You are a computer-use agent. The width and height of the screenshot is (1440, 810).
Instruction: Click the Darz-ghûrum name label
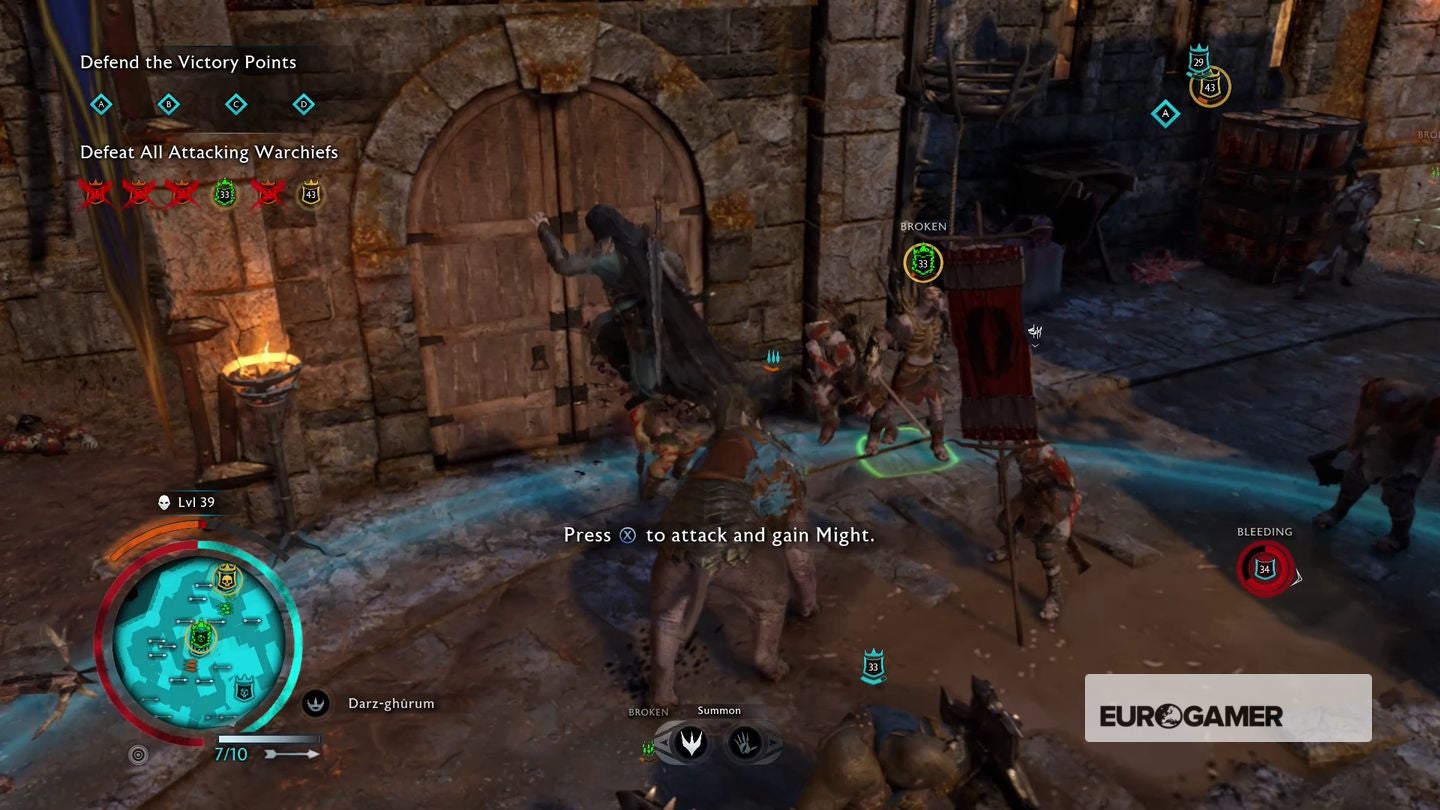391,703
